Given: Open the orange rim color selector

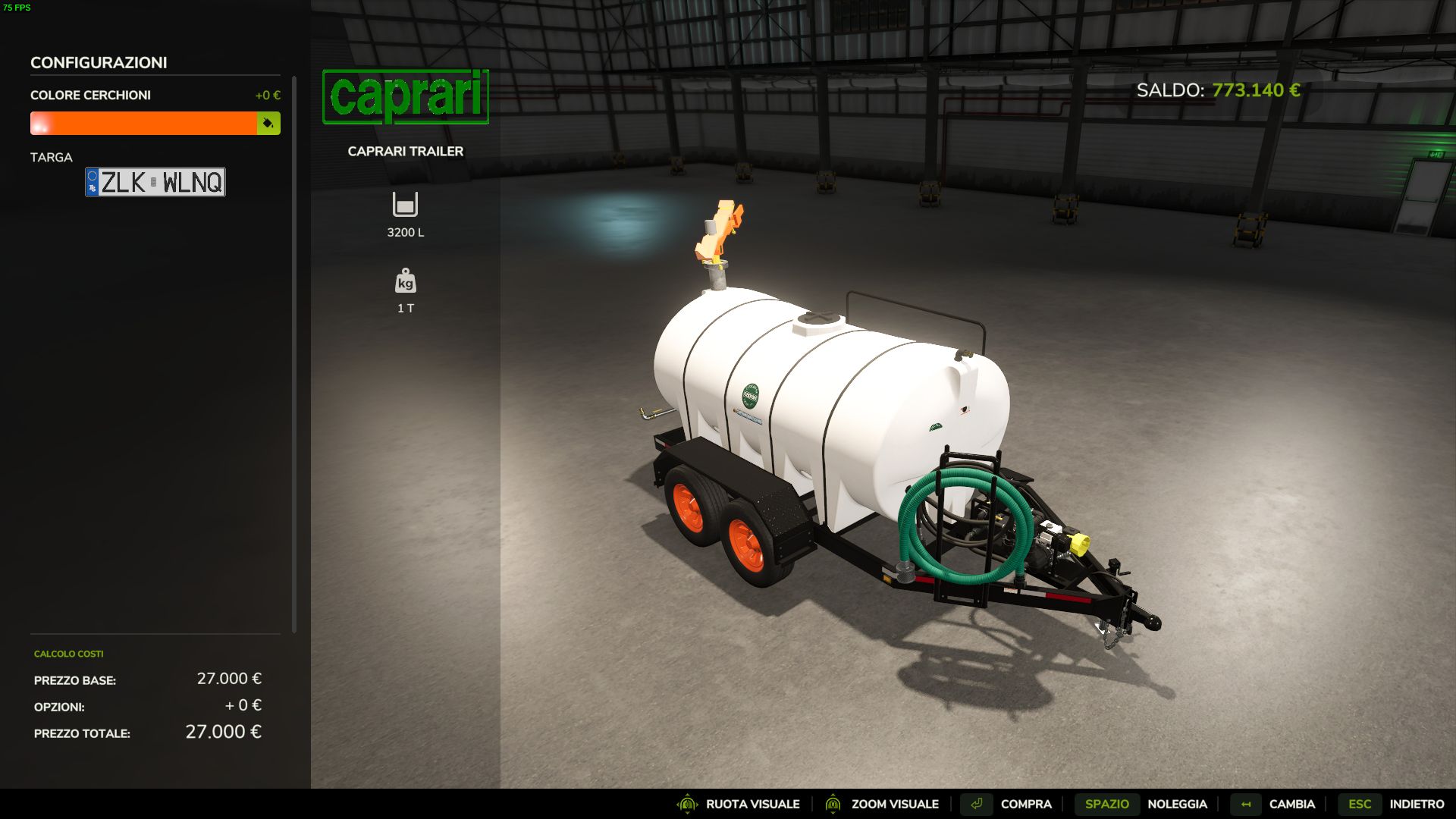Looking at the screenshot, I should pos(143,123).
